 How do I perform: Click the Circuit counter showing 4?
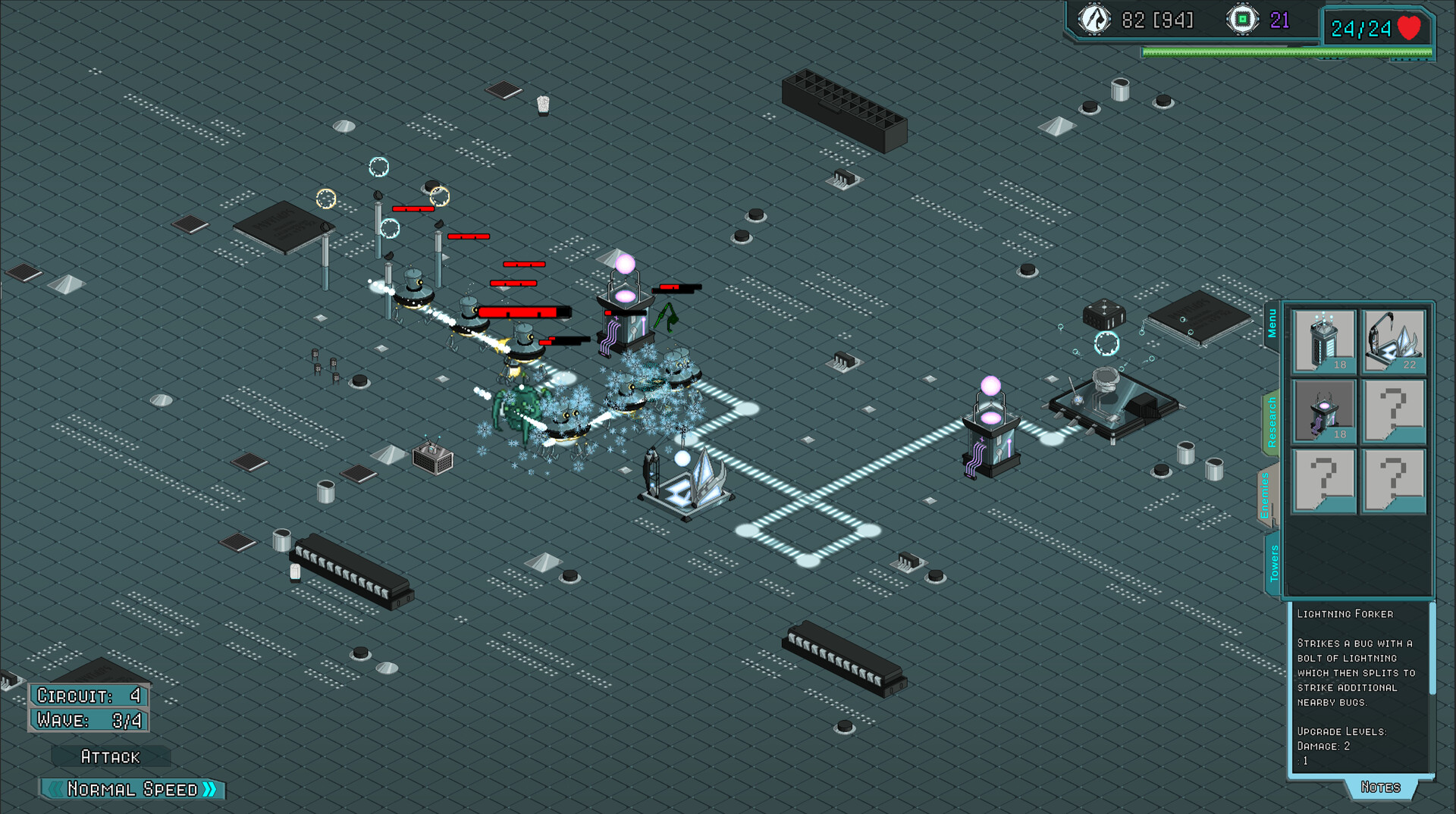tap(87, 696)
